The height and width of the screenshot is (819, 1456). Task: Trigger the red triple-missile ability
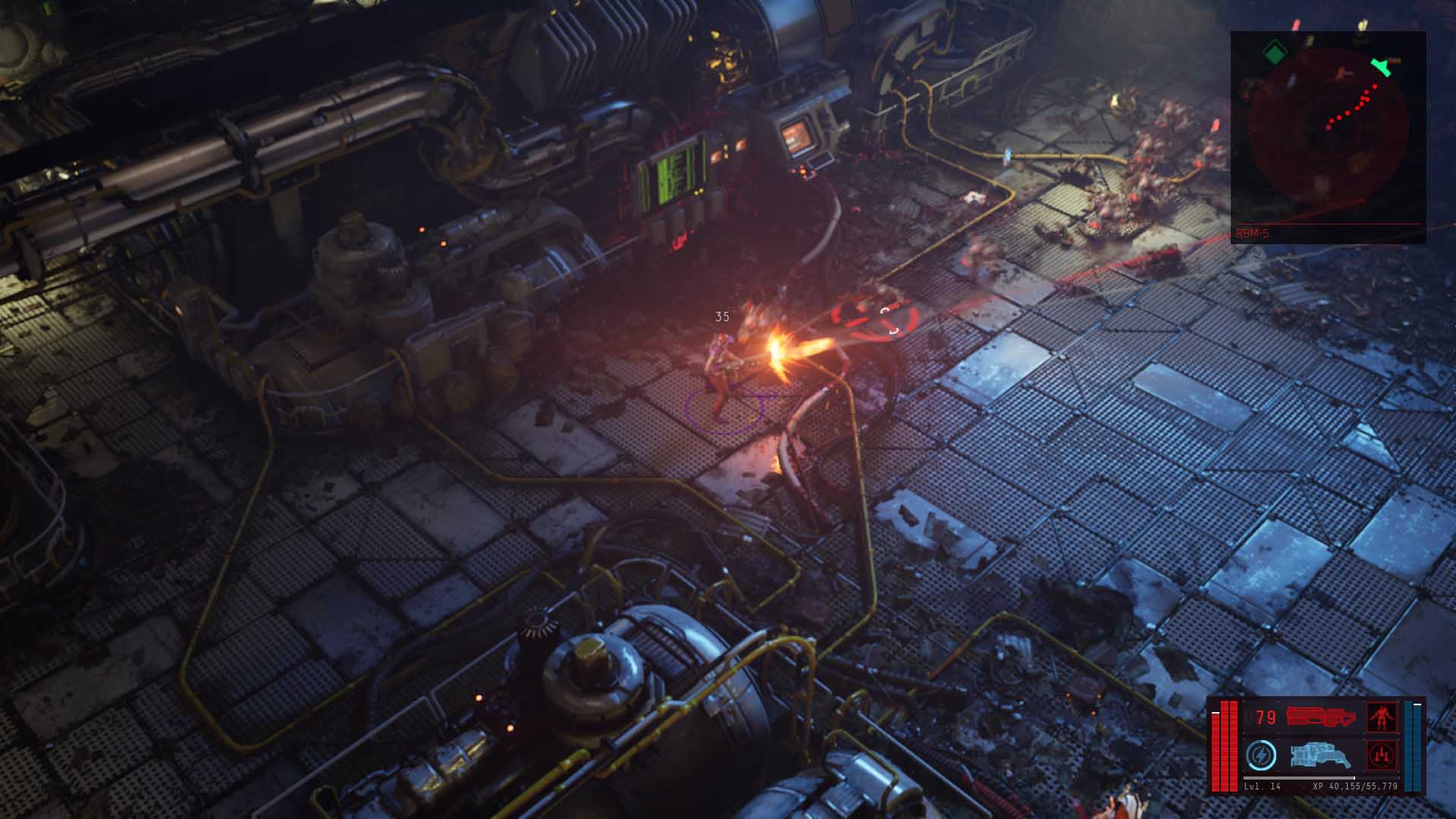[x=1382, y=755]
